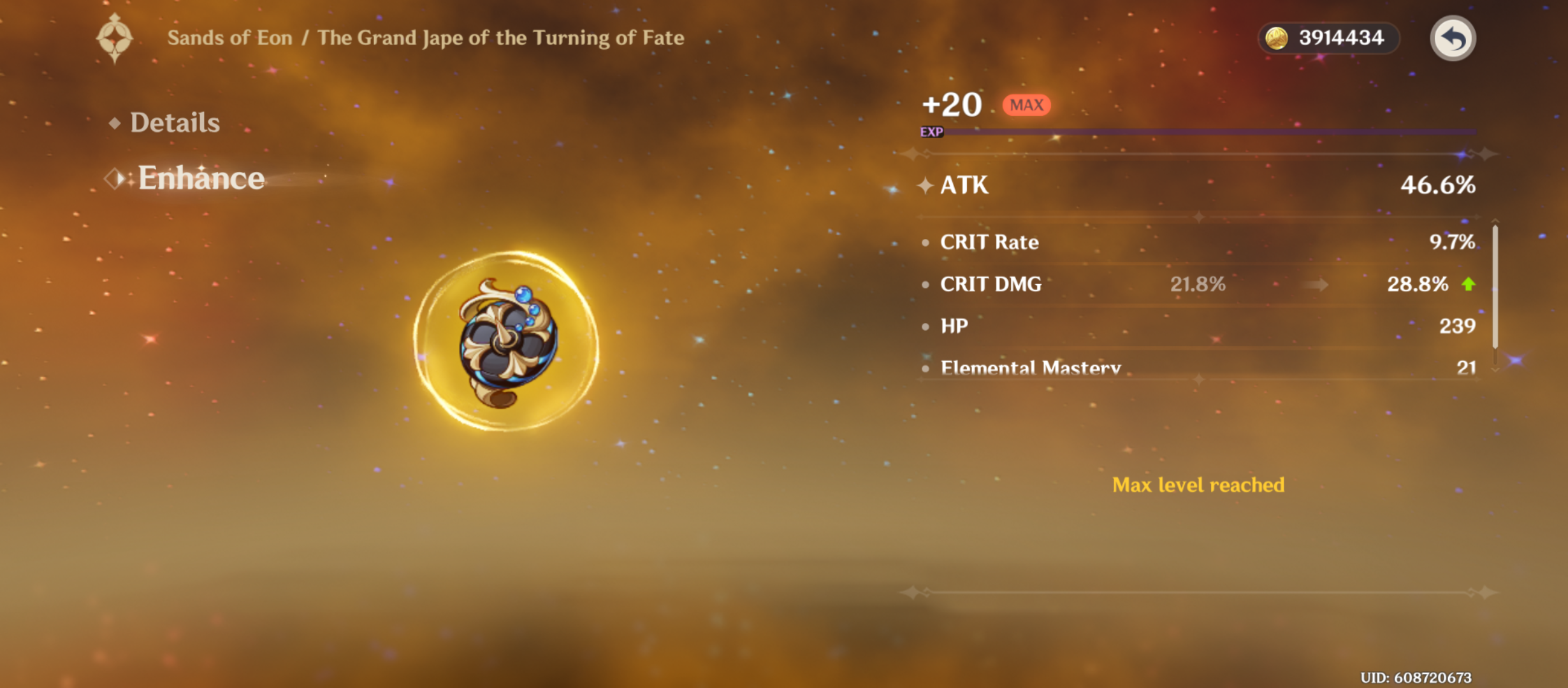The image size is (1568, 688).
Task: Click the diamond marker beside Details
Action: [x=115, y=122]
